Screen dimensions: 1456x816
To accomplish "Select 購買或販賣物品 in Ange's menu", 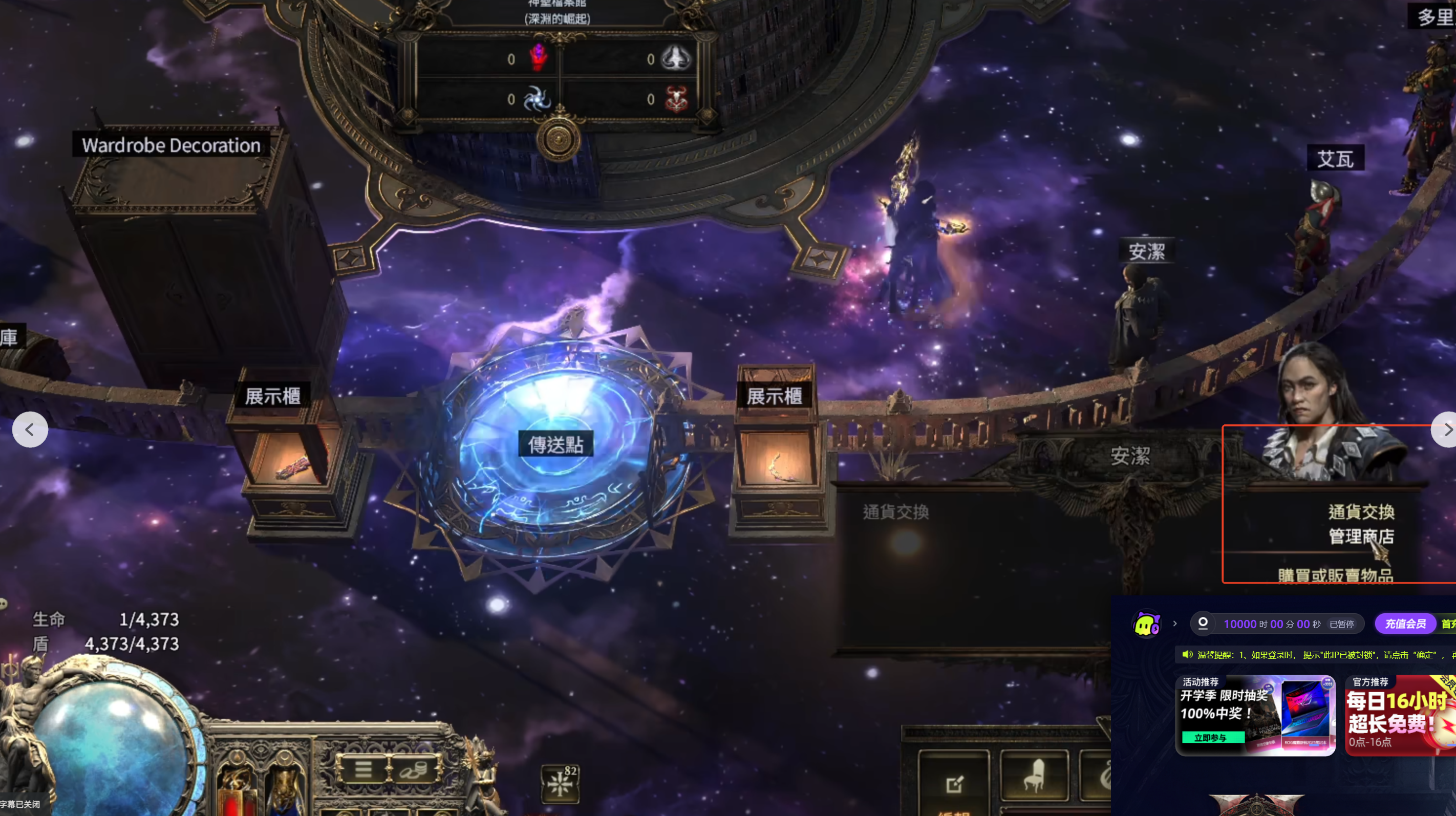I will coord(1335,575).
